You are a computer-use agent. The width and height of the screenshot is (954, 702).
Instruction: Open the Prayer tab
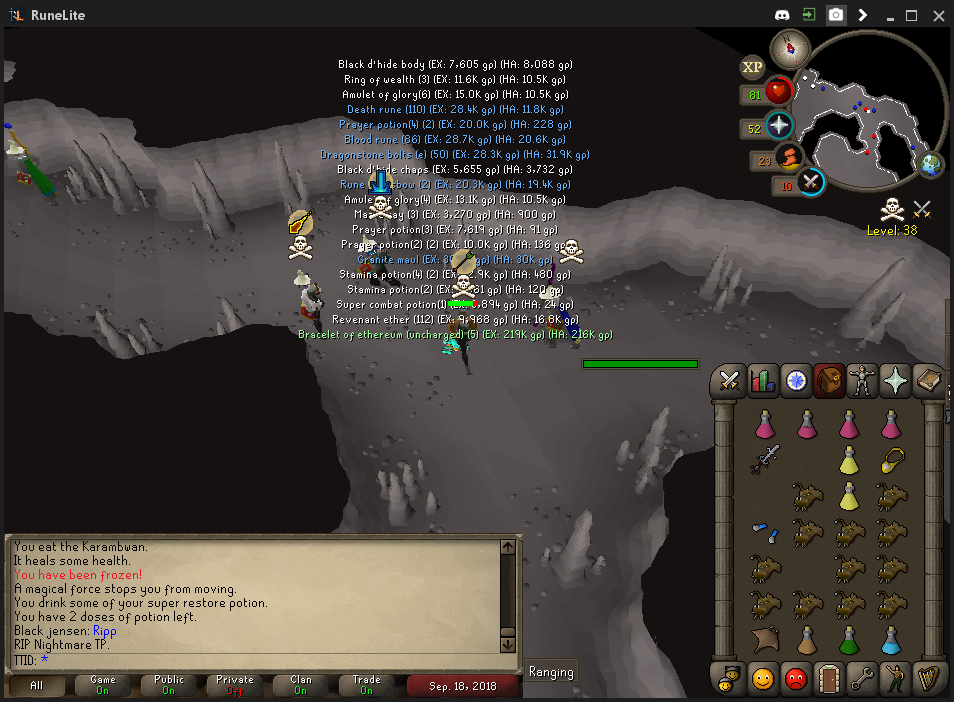(894, 380)
